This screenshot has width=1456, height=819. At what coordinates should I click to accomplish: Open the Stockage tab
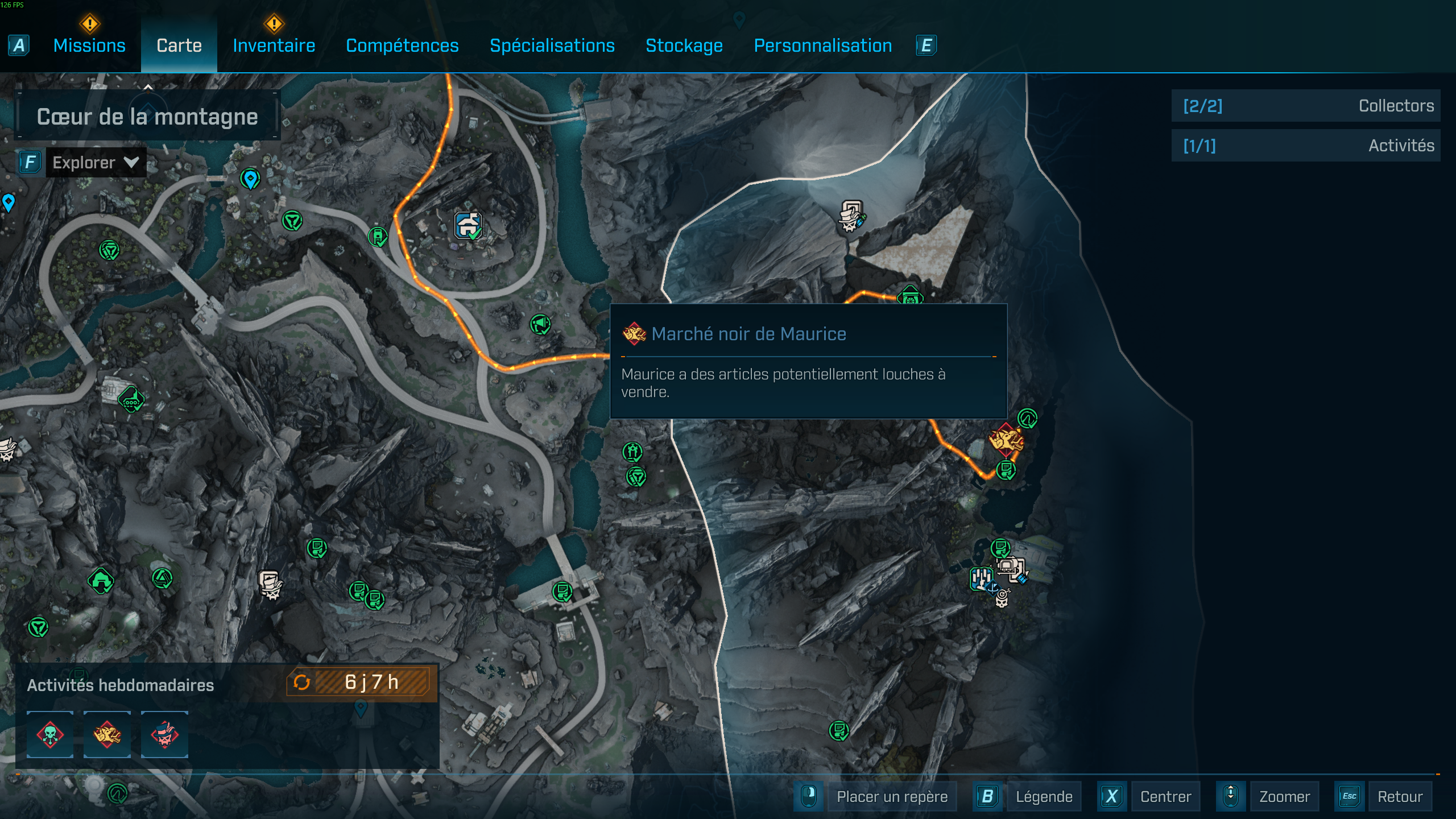click(684, 45)
